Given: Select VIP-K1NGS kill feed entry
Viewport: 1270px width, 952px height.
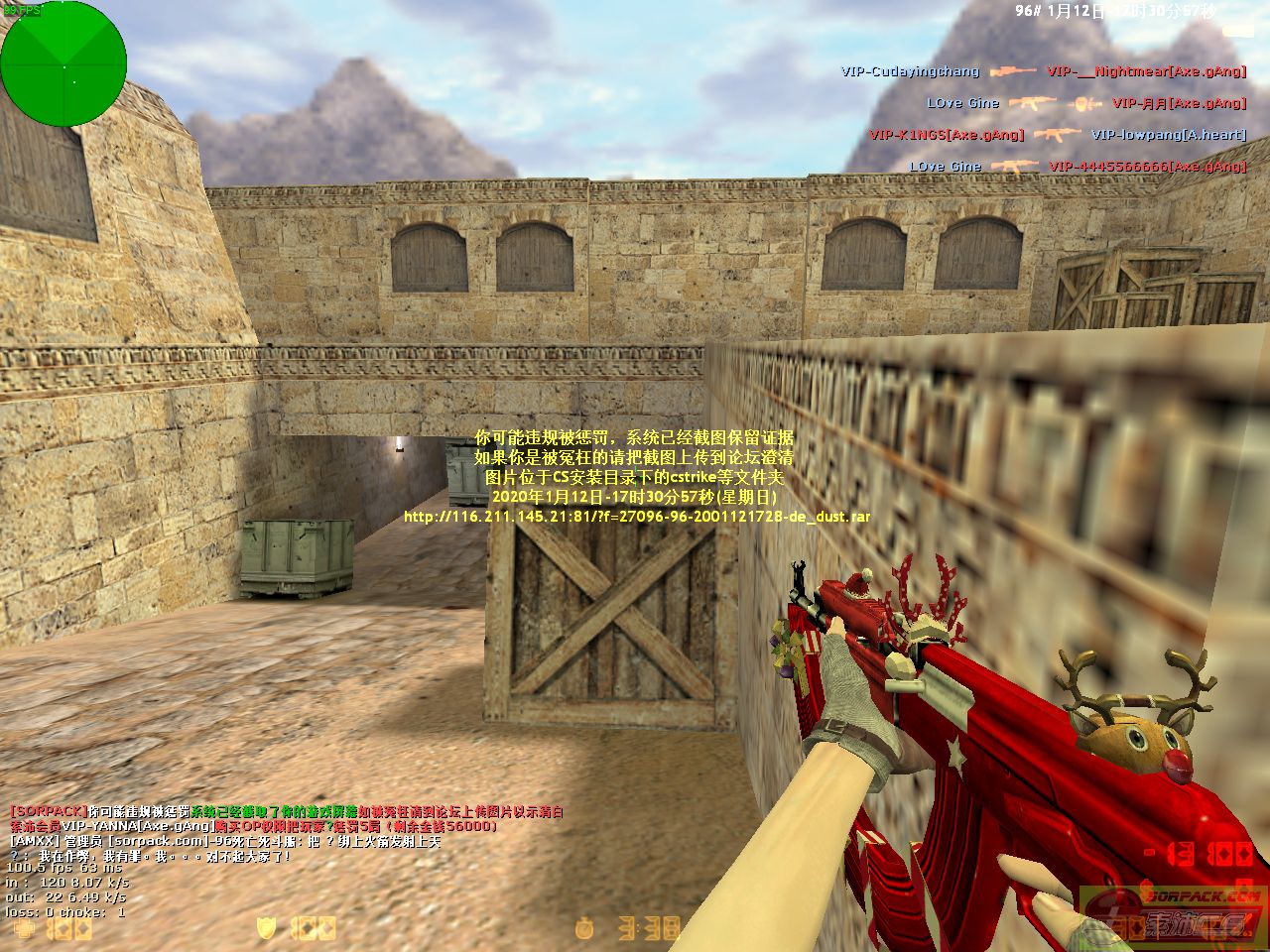Looking at the screenshot, I should coord(946,135).
